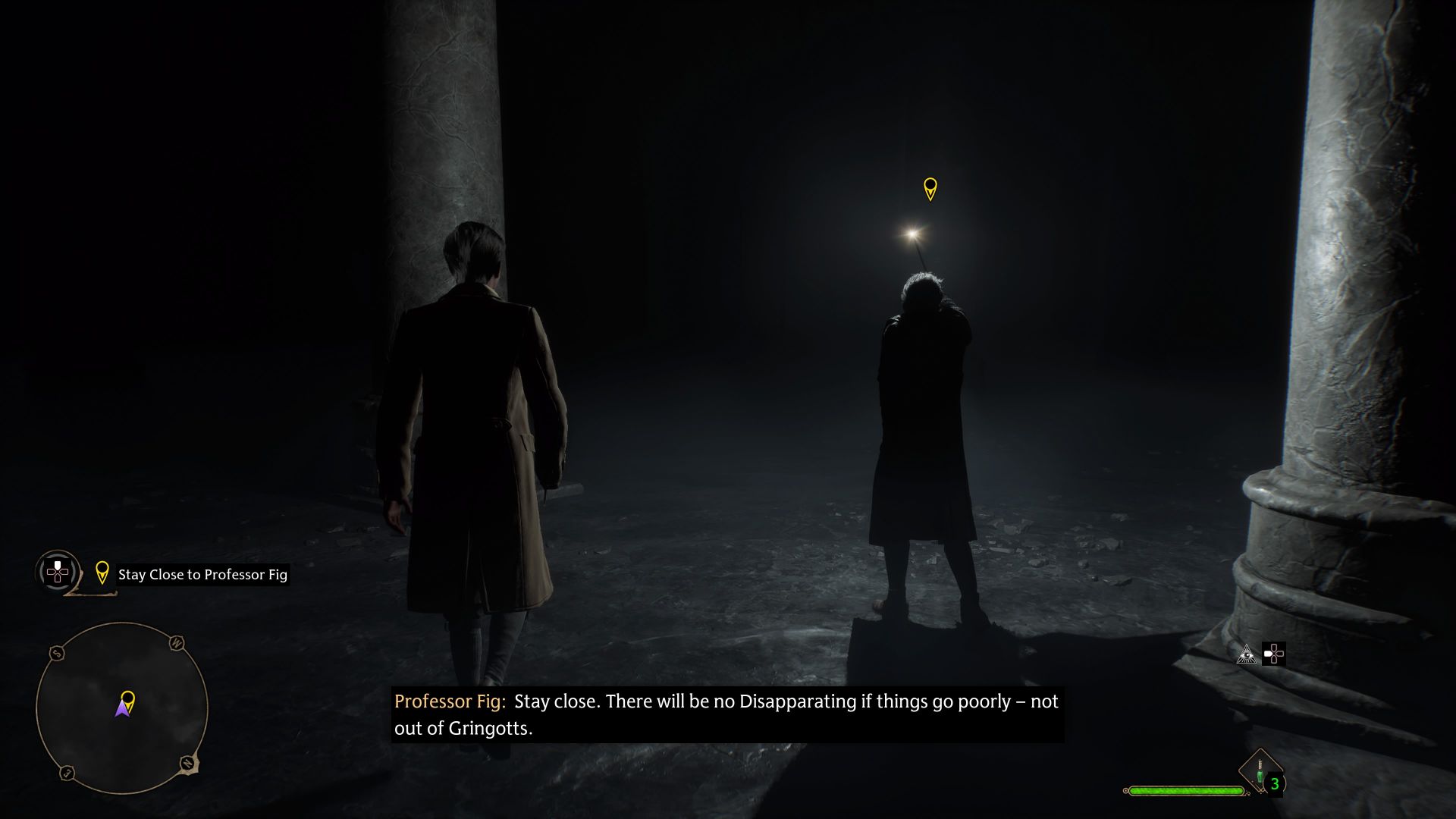Image resolution: width=1456 pixels, height=819 pixels.
Task: Click the Professor Fig speaker name
Action: tap(449, 701)
